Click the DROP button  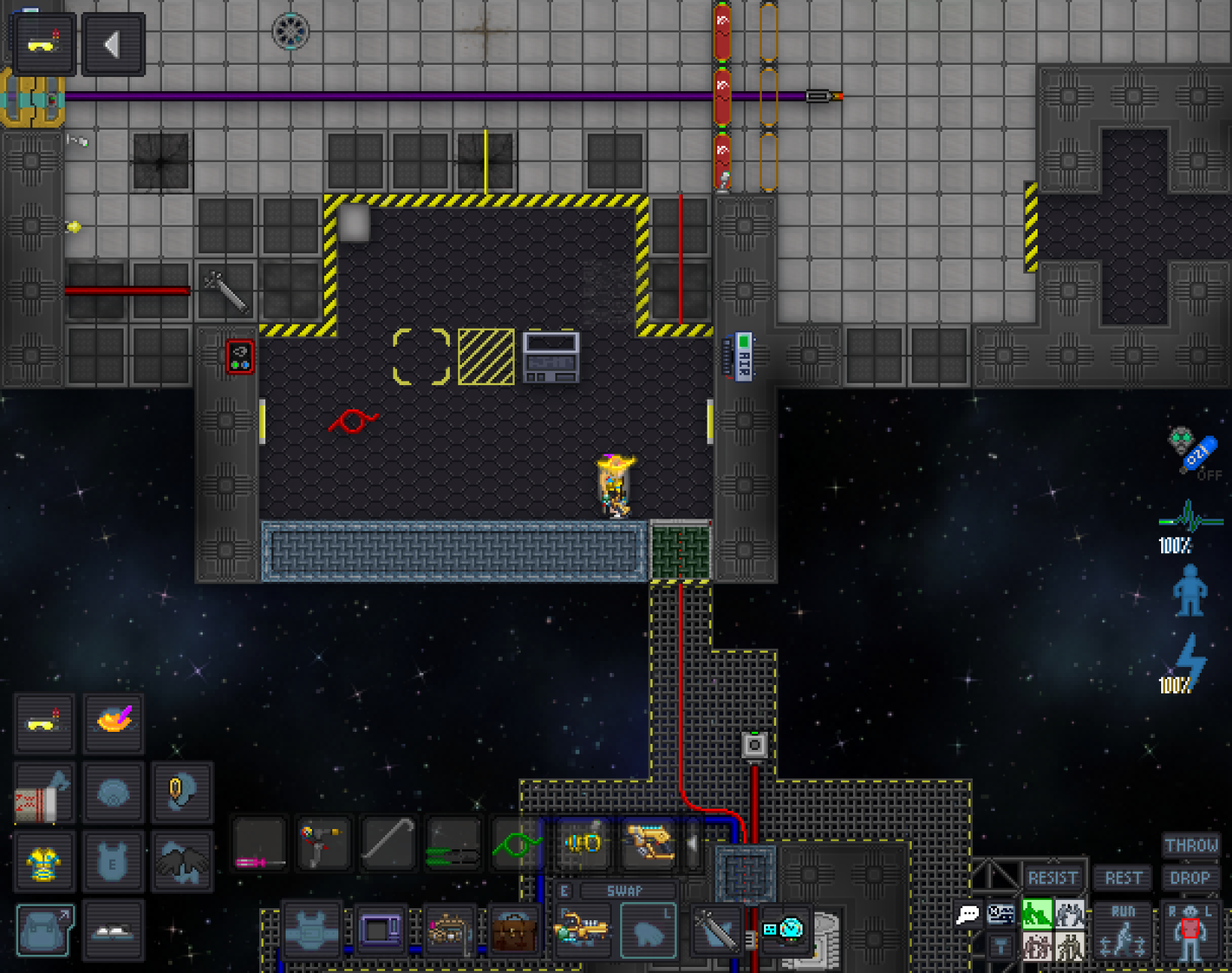pyautogui.click(x=1190, y=878)
